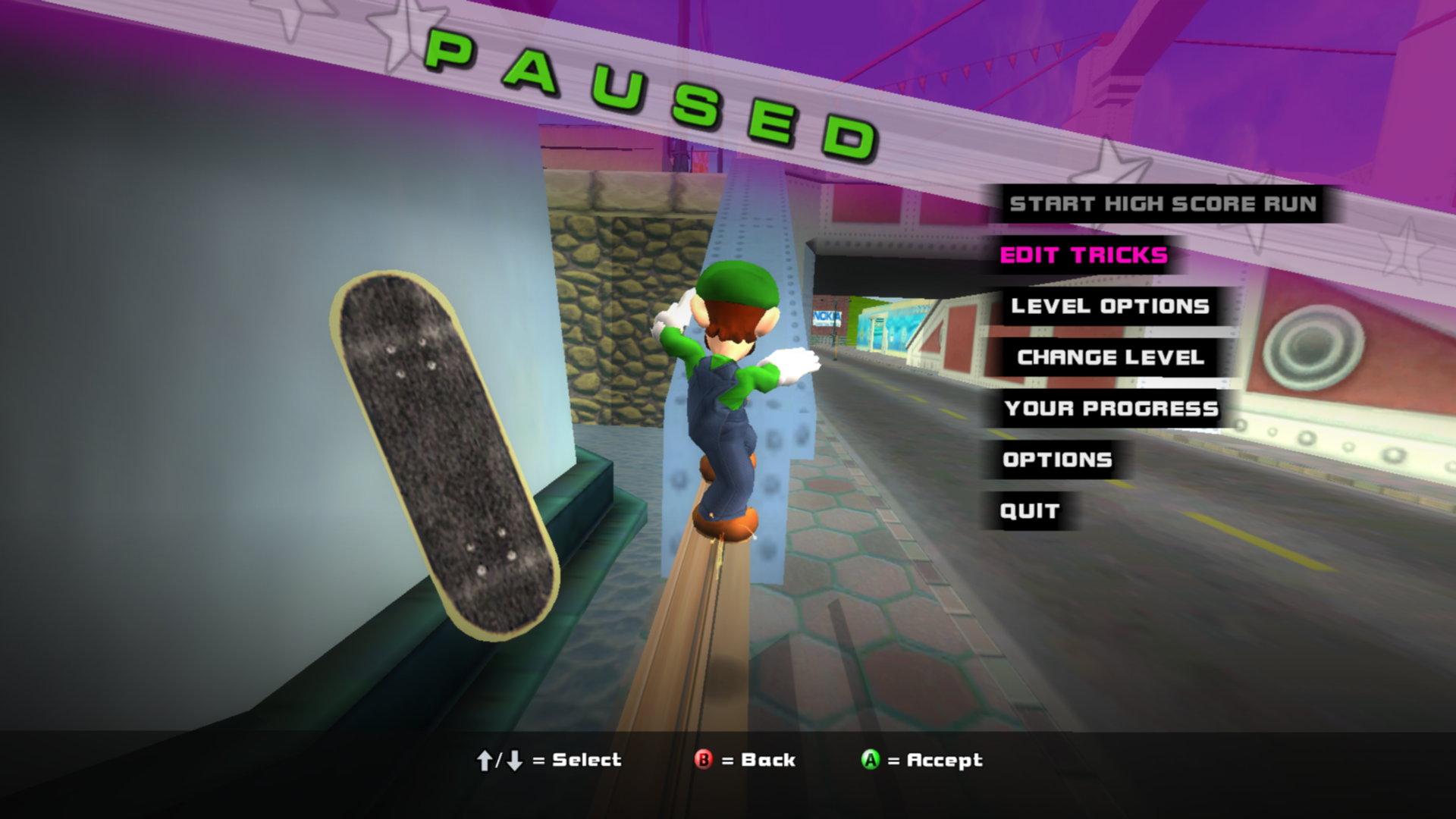View Your Progress

point(1111,409)
